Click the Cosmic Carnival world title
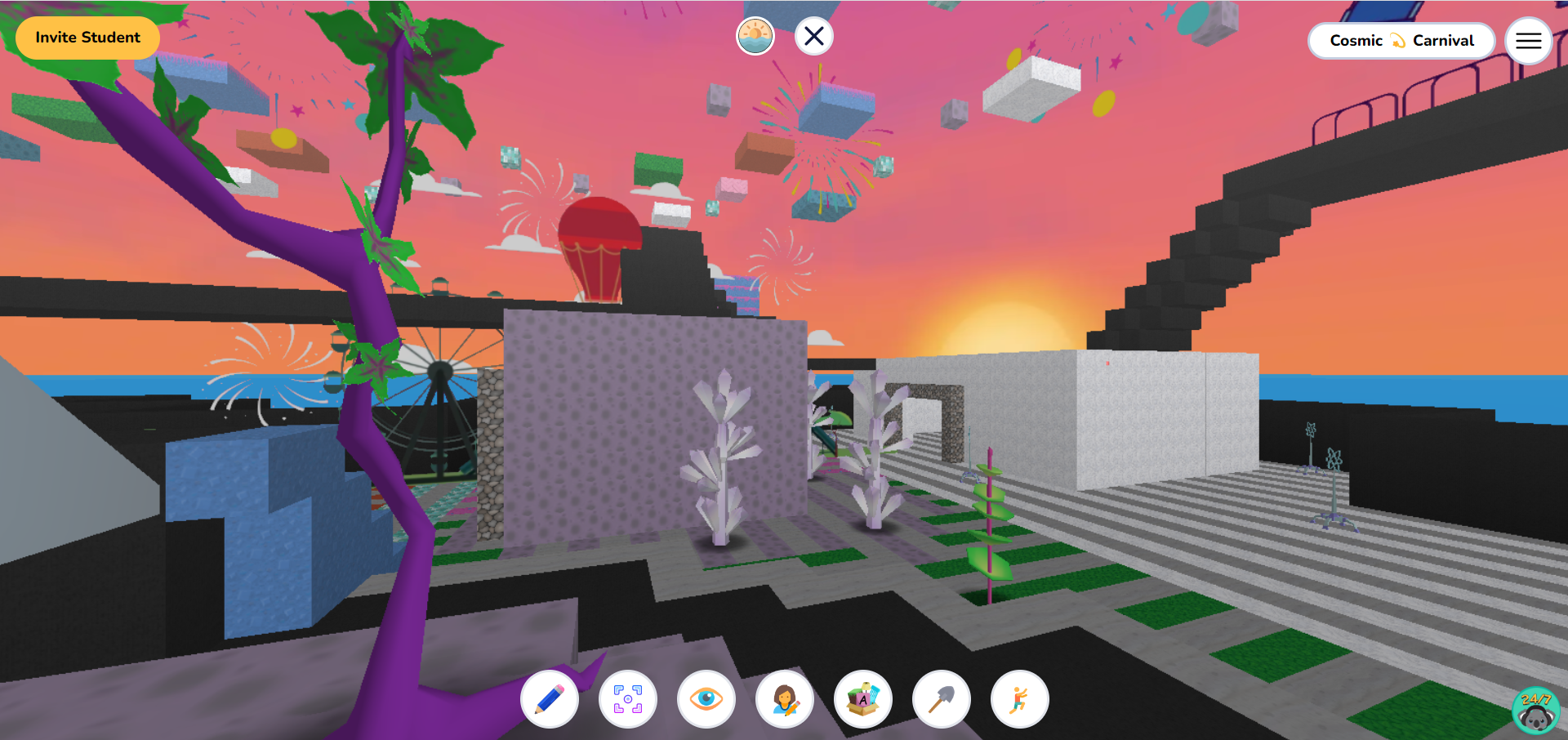Image resolution: width=1568 pixels, height=740 pixels. pyautogui.click(x=1401, y=40)
